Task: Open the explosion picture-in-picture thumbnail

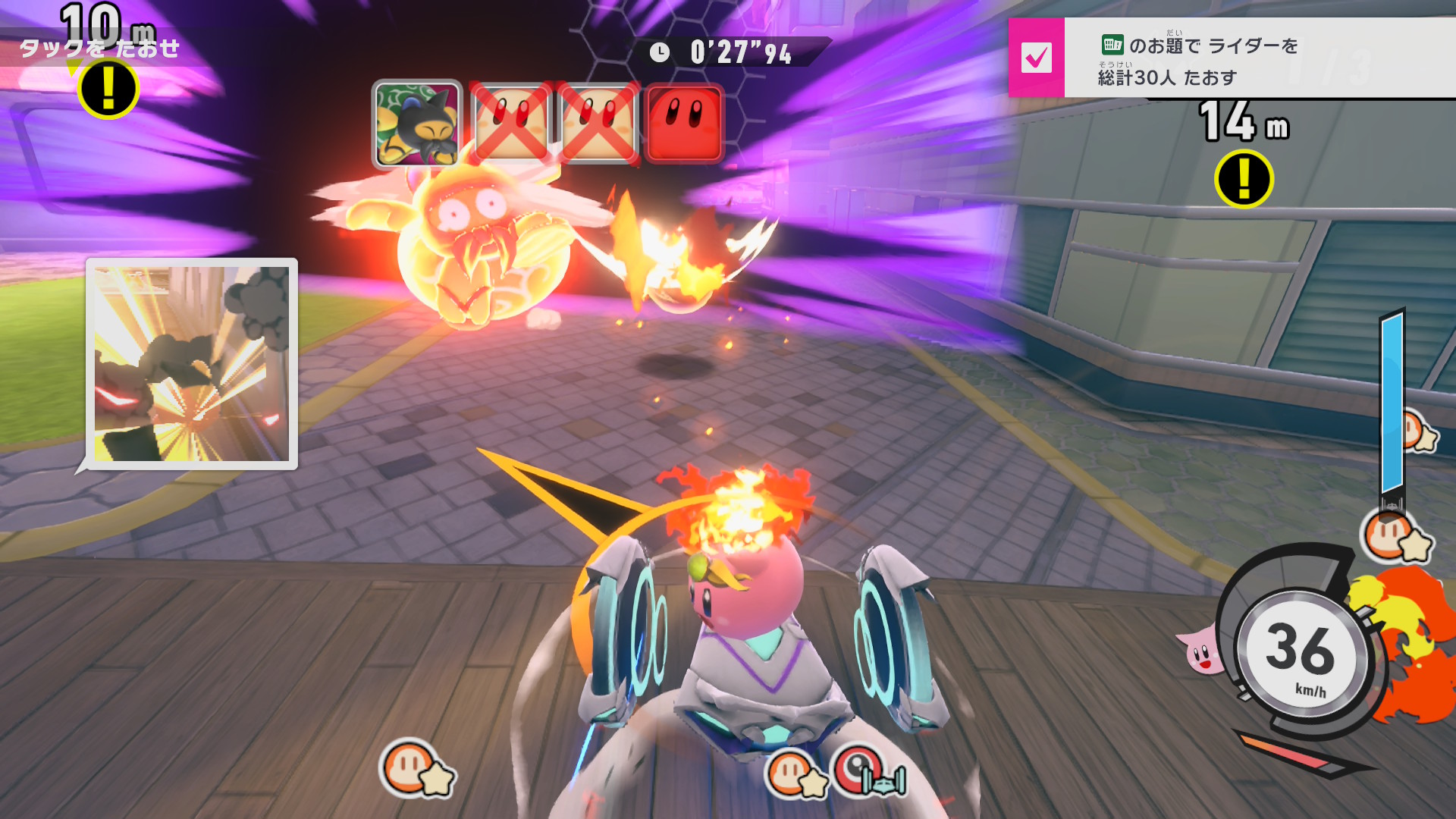Action: (192, 363)
